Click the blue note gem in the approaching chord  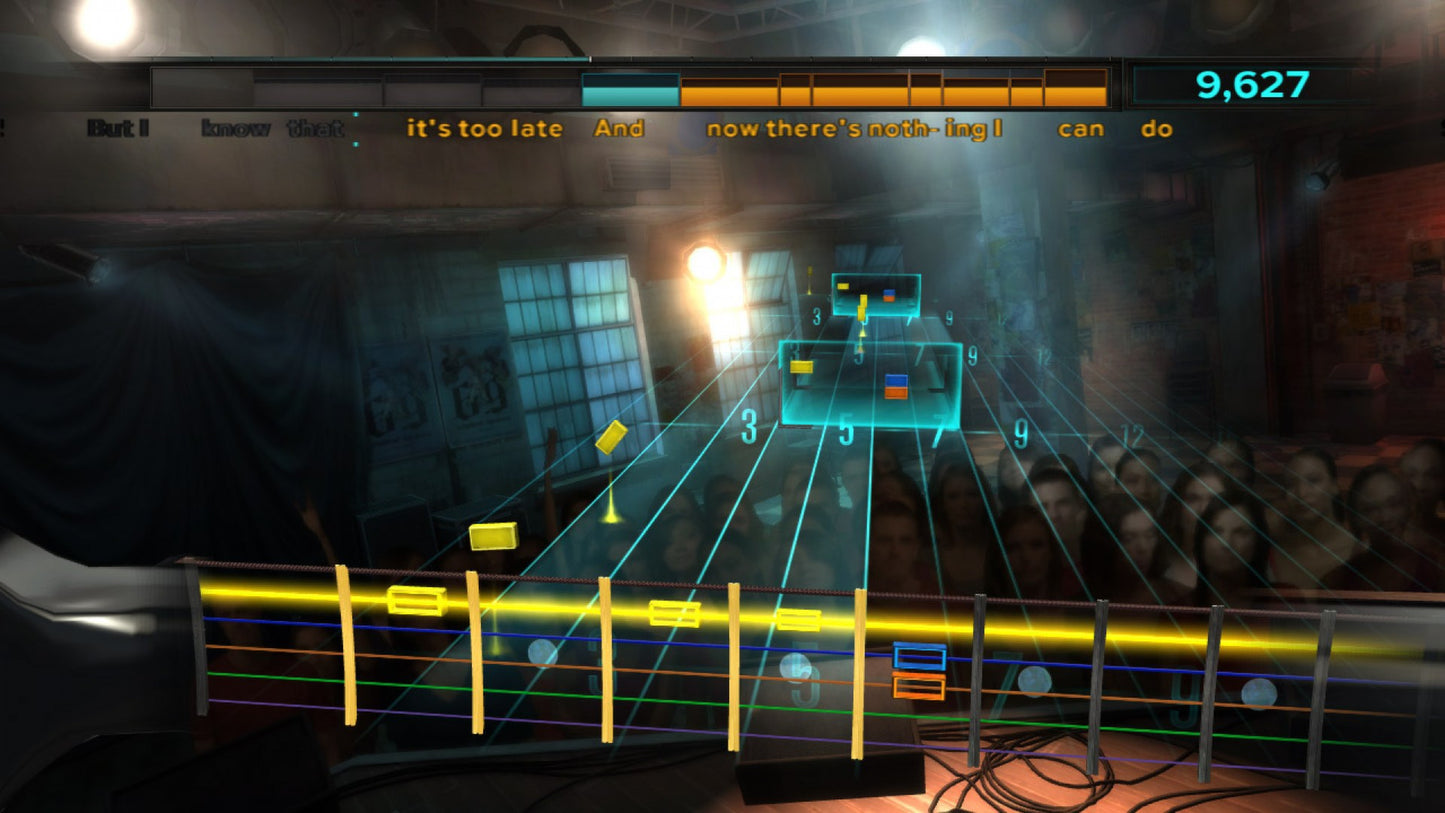click(895, 380)
